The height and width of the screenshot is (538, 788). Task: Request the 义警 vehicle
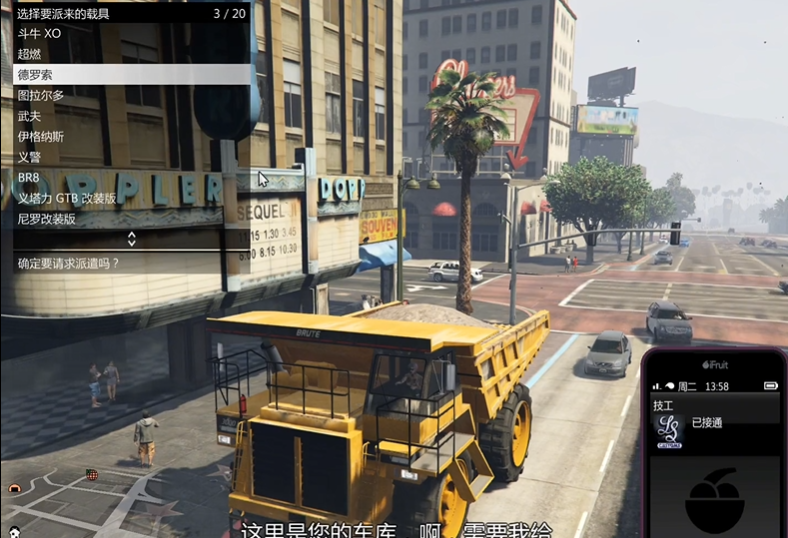[30, 157]
